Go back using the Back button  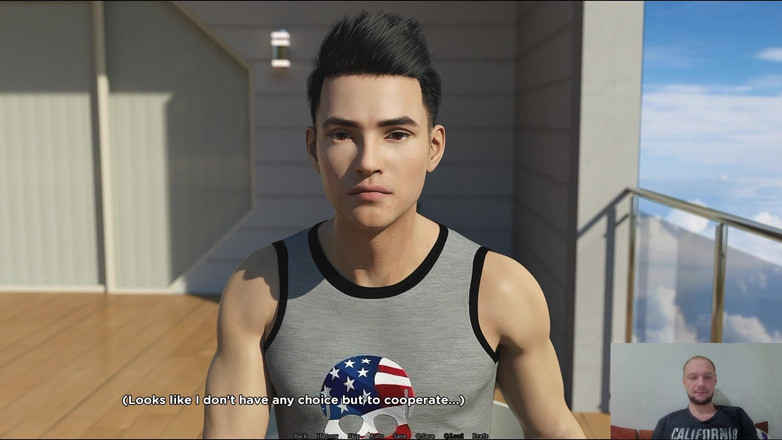coord(300,436)
